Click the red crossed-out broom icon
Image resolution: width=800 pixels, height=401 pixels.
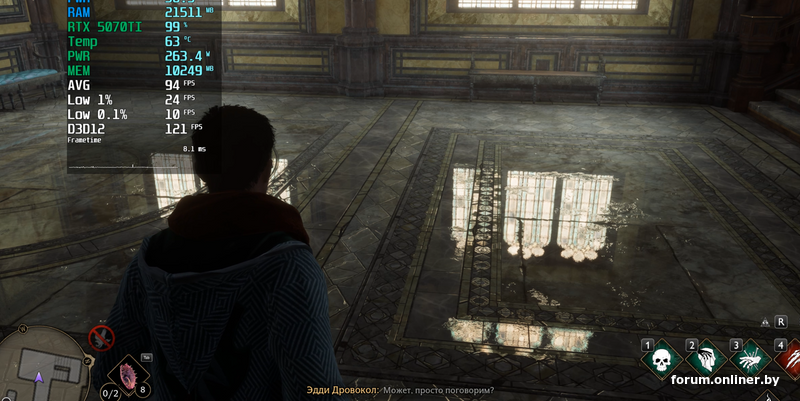tap(101, 339)
